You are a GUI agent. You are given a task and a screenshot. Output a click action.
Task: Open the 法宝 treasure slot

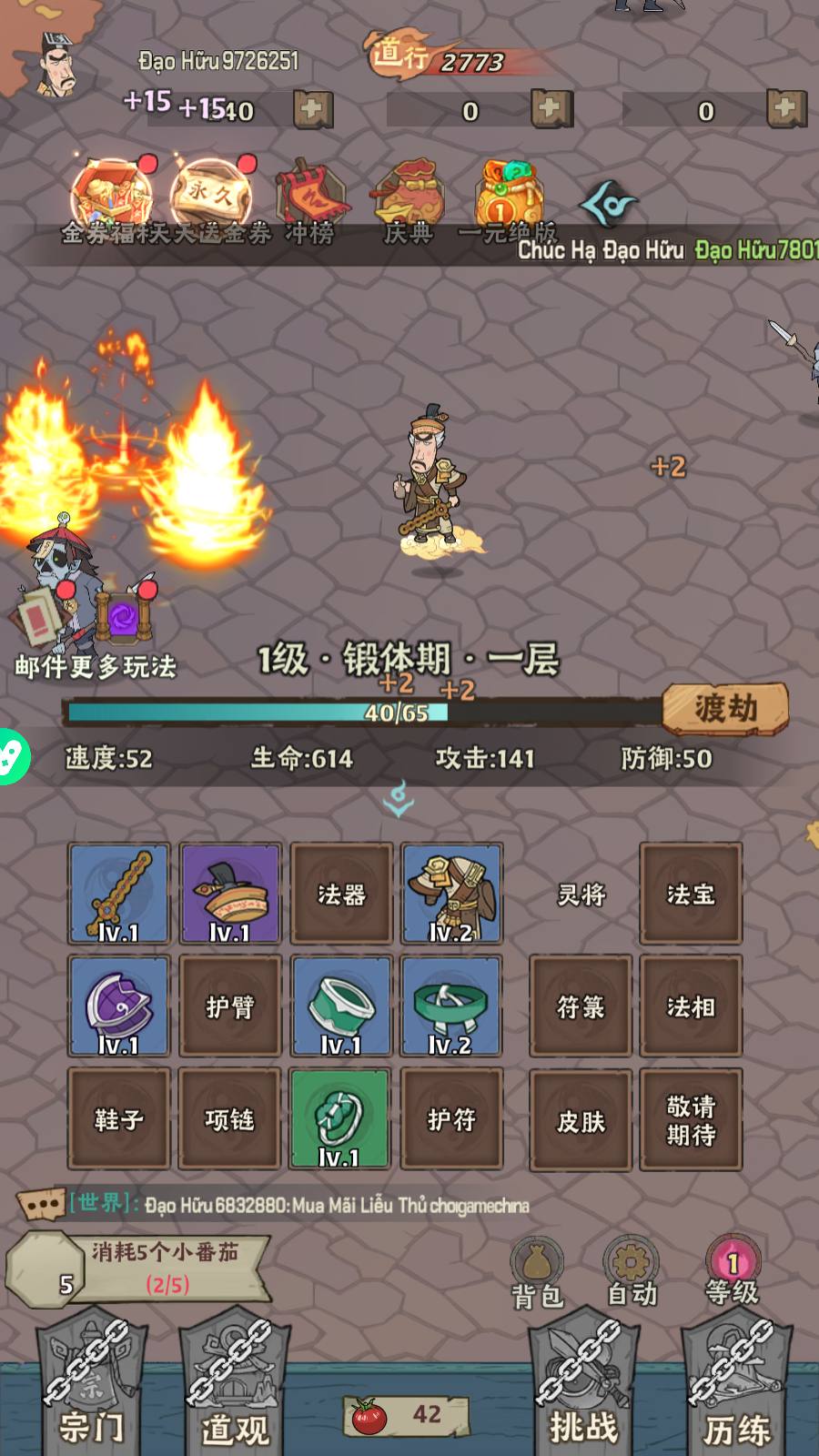tap(691, 894)
